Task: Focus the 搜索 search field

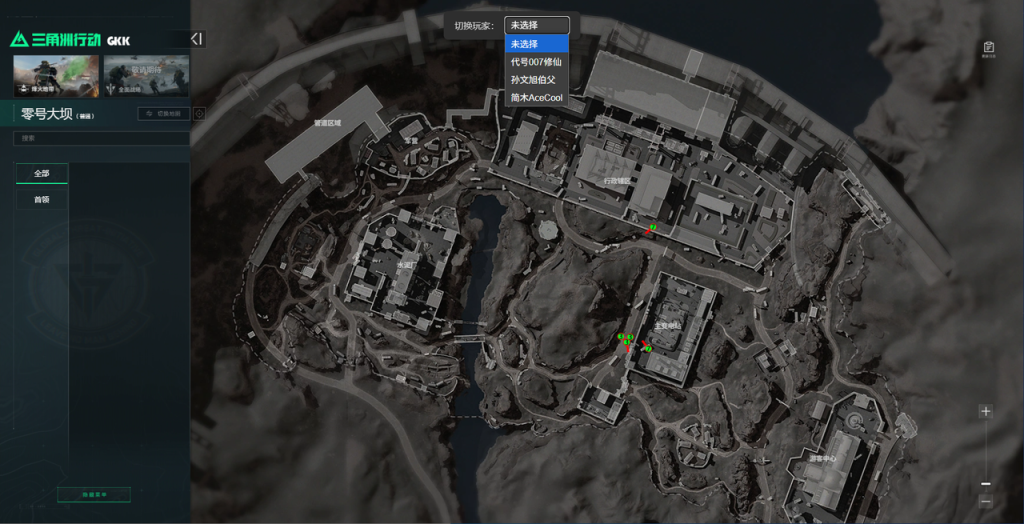Action: click(100, 139)
